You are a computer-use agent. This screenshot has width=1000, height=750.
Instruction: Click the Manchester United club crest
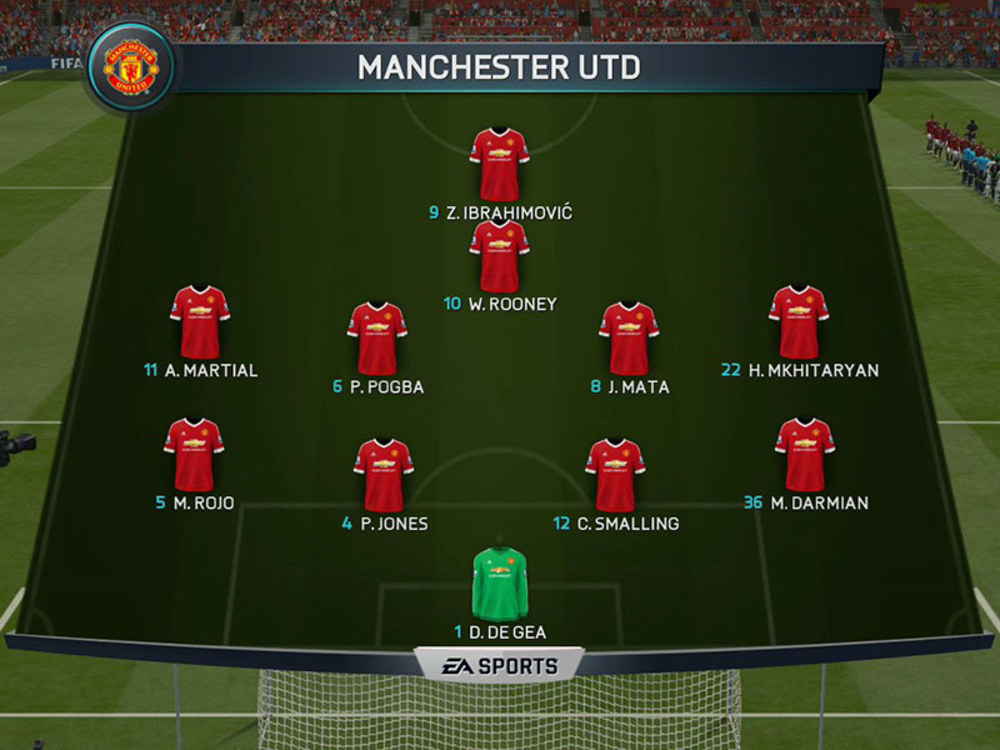point(131,68)
